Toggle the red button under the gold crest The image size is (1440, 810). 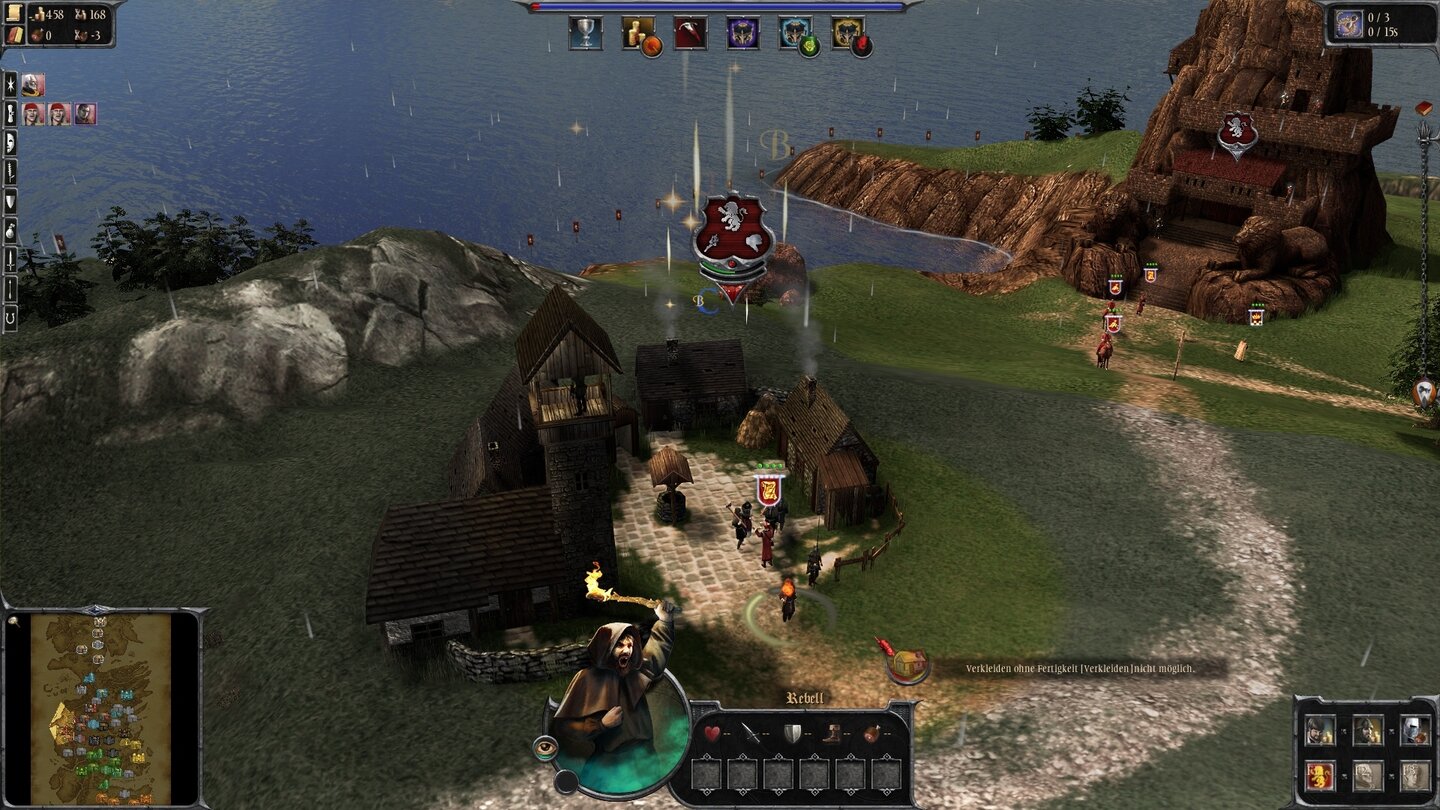click(x=860, y=45)
